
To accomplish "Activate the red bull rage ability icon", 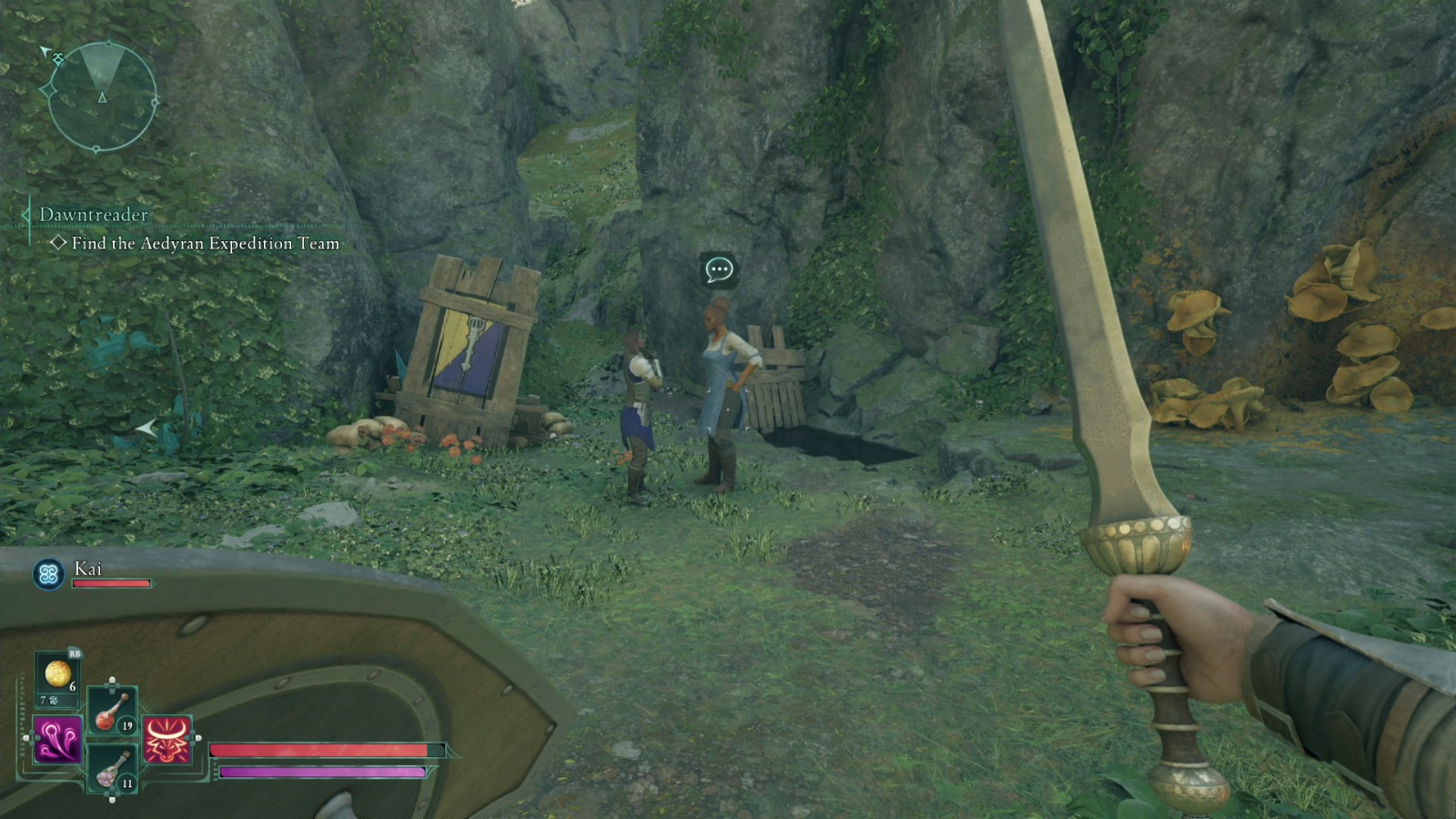I will click(167, 739).
